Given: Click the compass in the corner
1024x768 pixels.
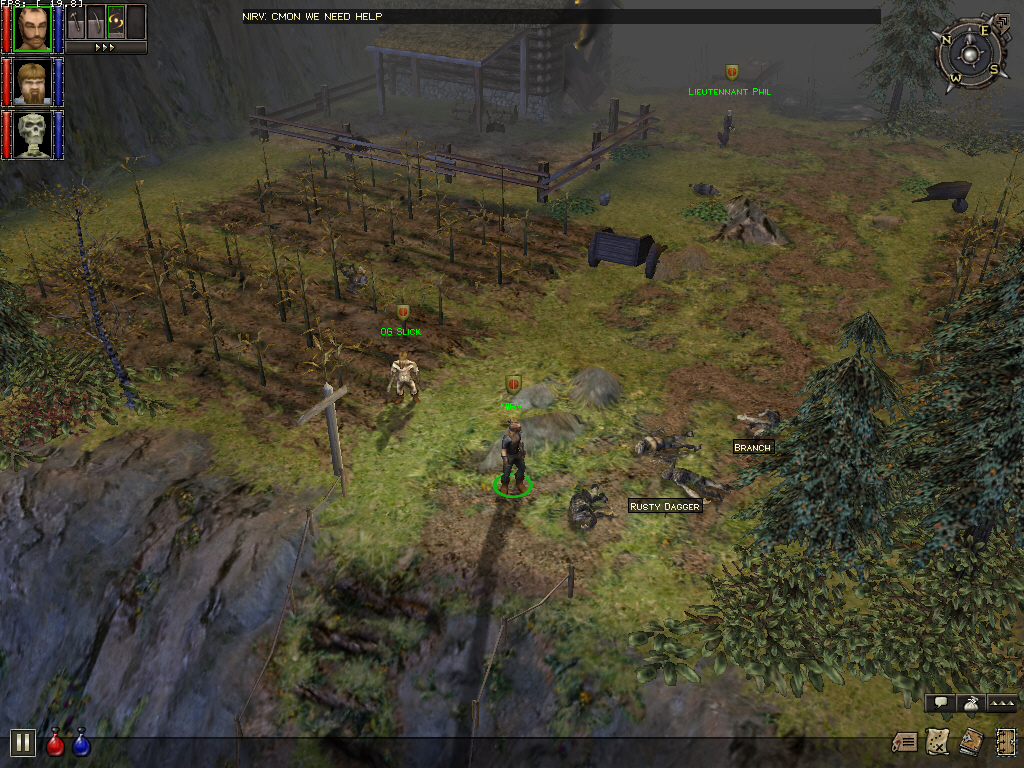Looking at the screenshot, I should pyautogui.click(x=969, y=50).
